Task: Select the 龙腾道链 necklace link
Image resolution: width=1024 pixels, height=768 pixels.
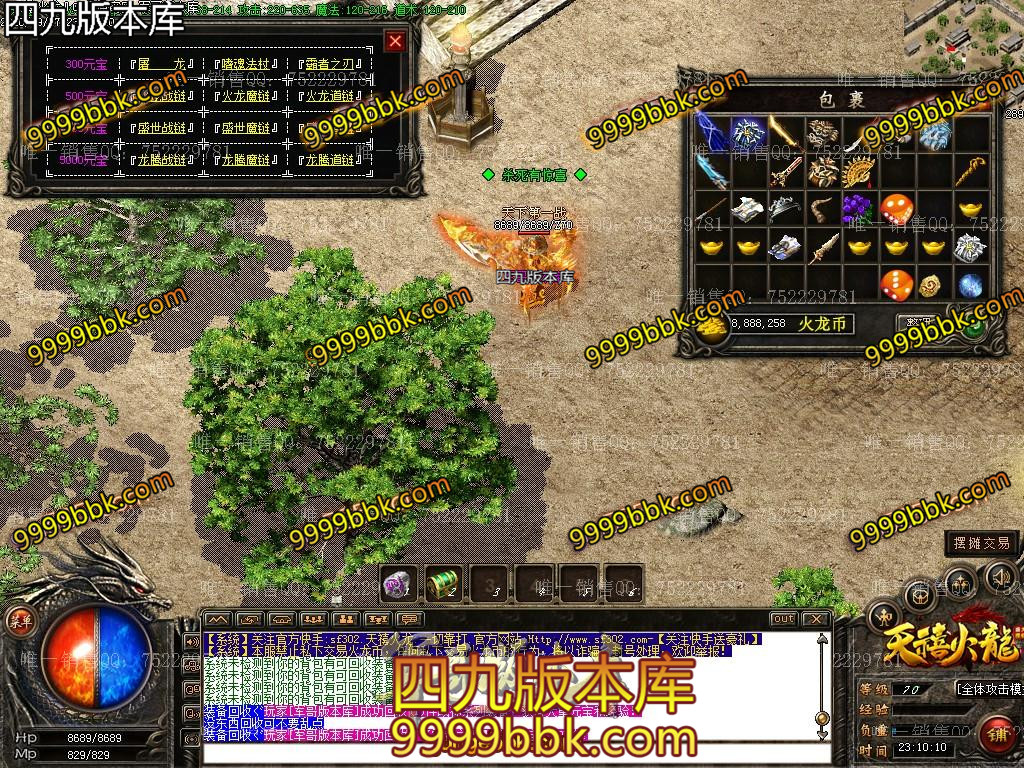Action: pos(330,160)
